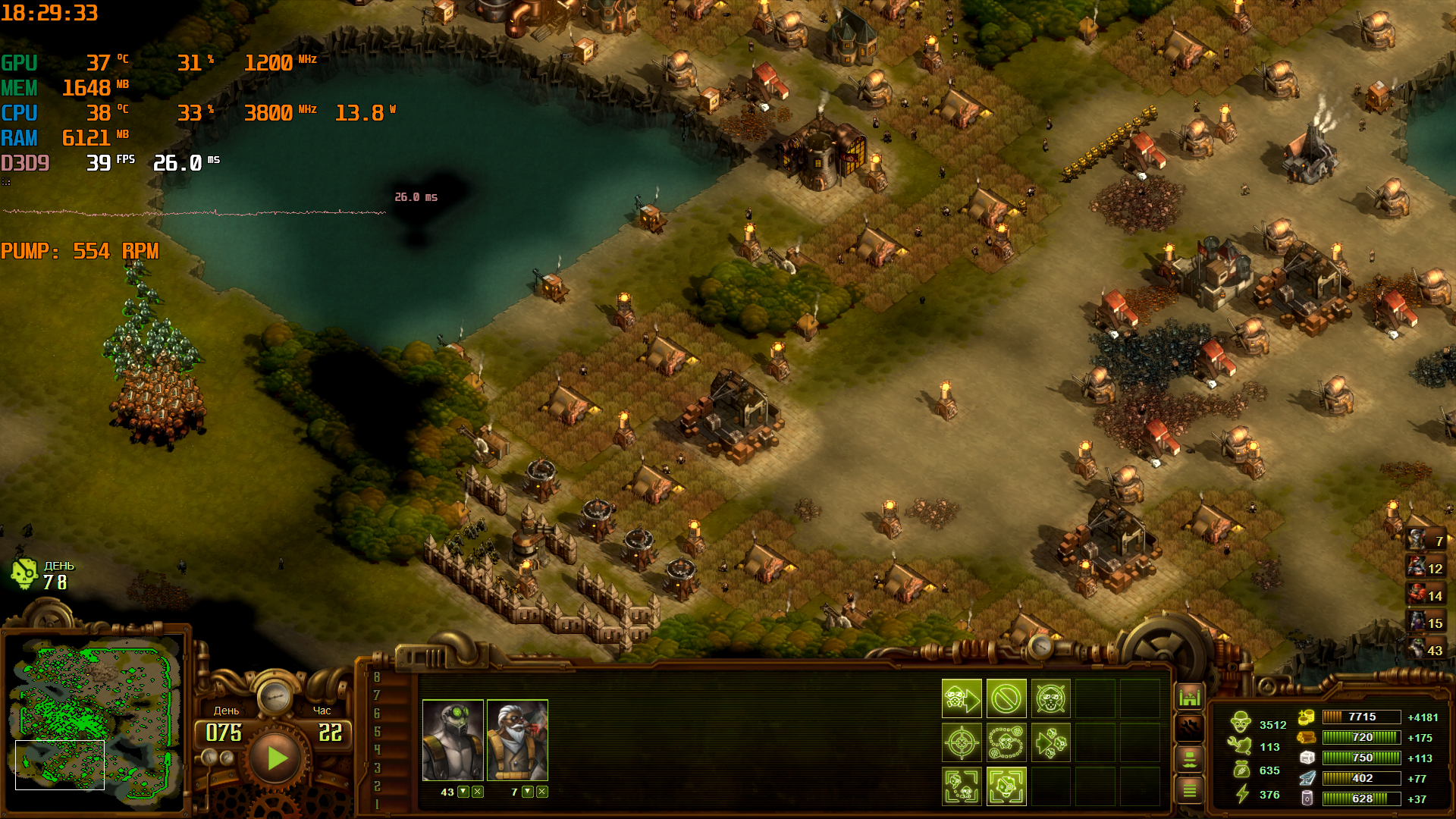
Task: Click the minimap
Action: coord(95,717)
